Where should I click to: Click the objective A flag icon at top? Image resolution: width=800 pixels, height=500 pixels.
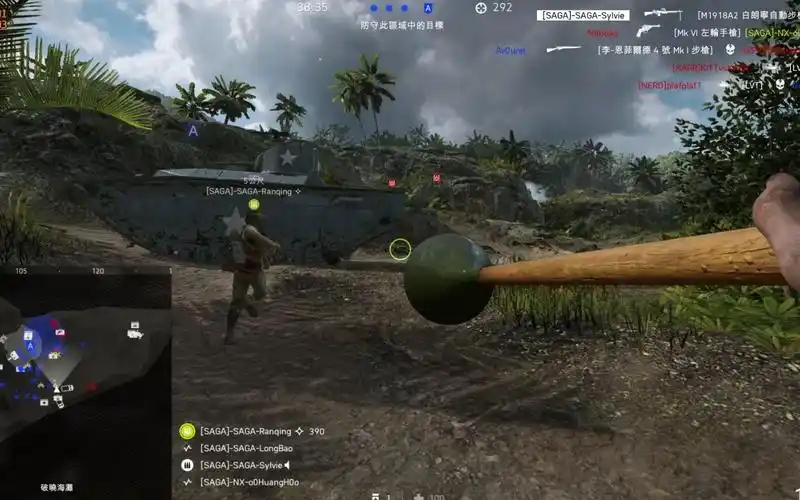click(x=428, y=8)
